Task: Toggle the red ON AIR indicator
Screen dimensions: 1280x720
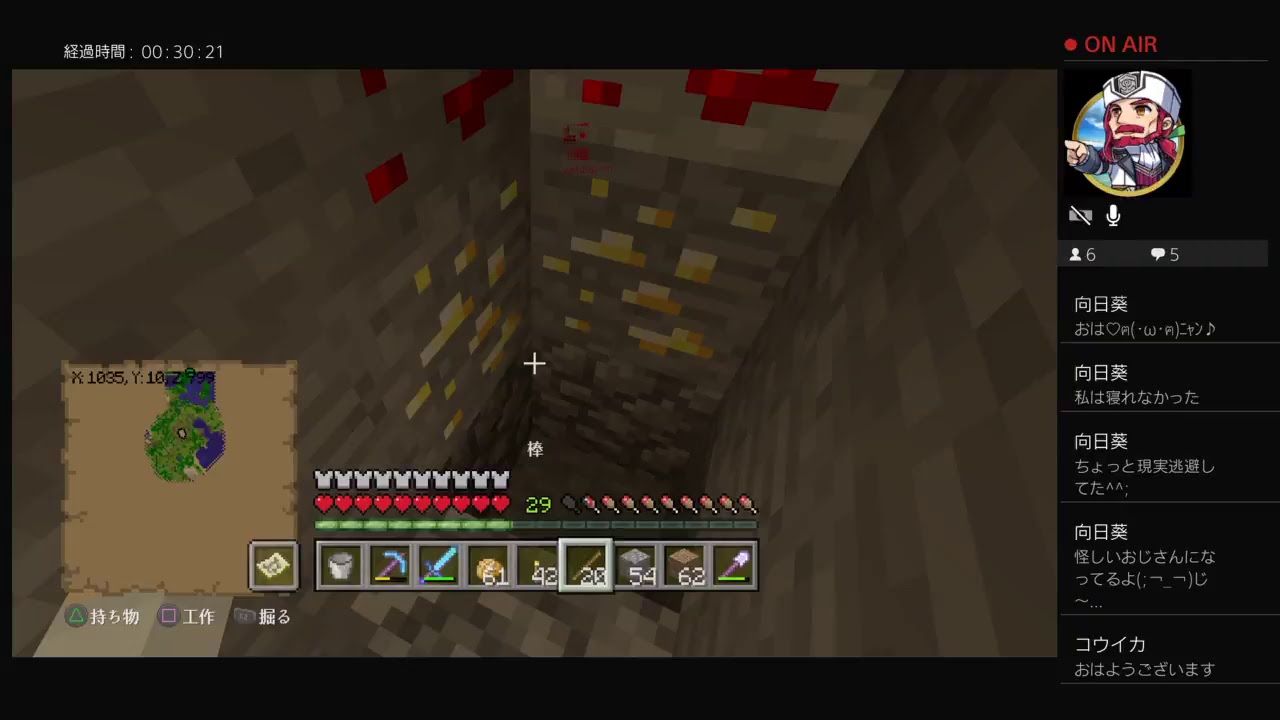Action: (x=1110, y=44)
